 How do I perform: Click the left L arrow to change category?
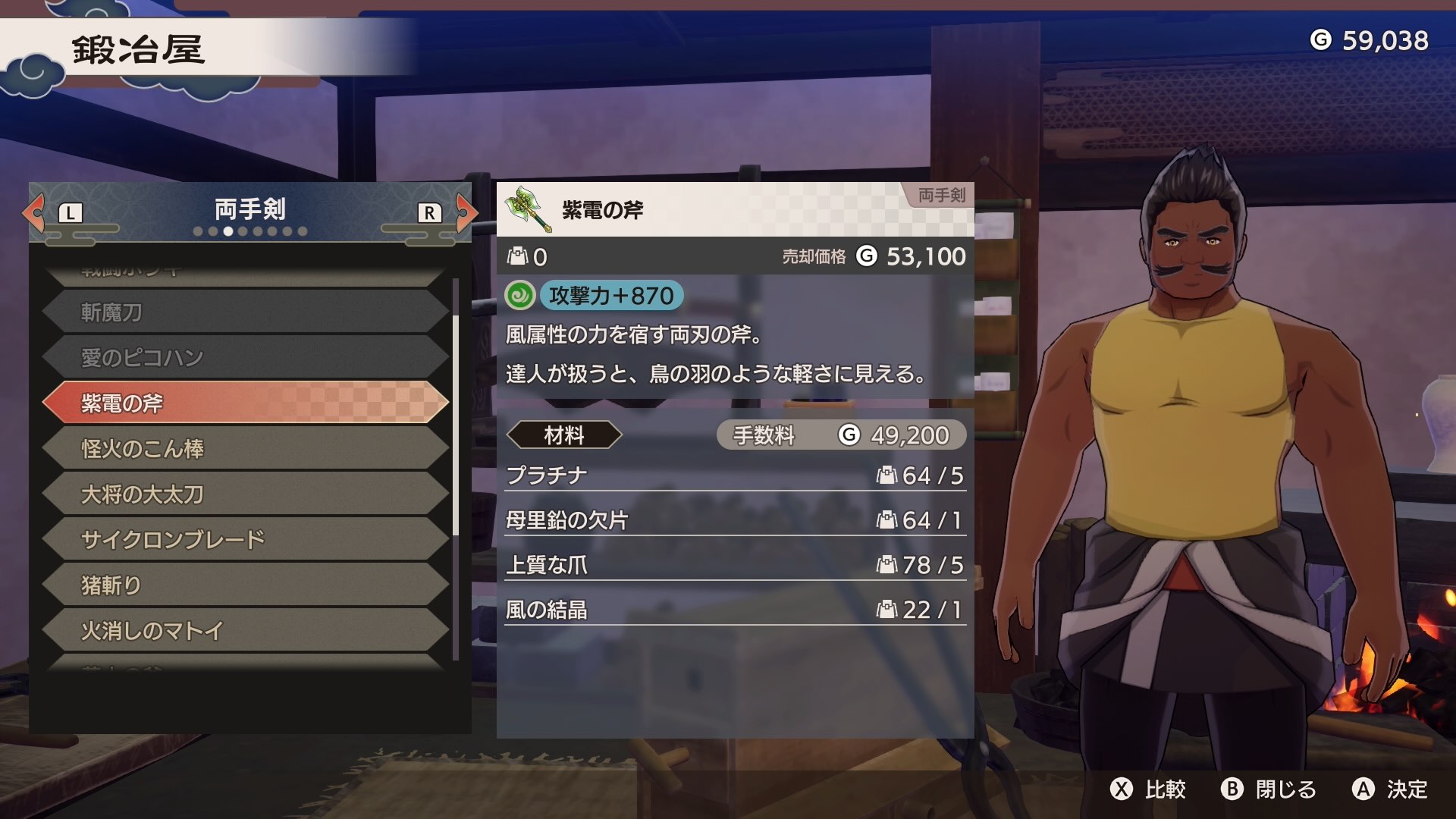tap(34, 213)
